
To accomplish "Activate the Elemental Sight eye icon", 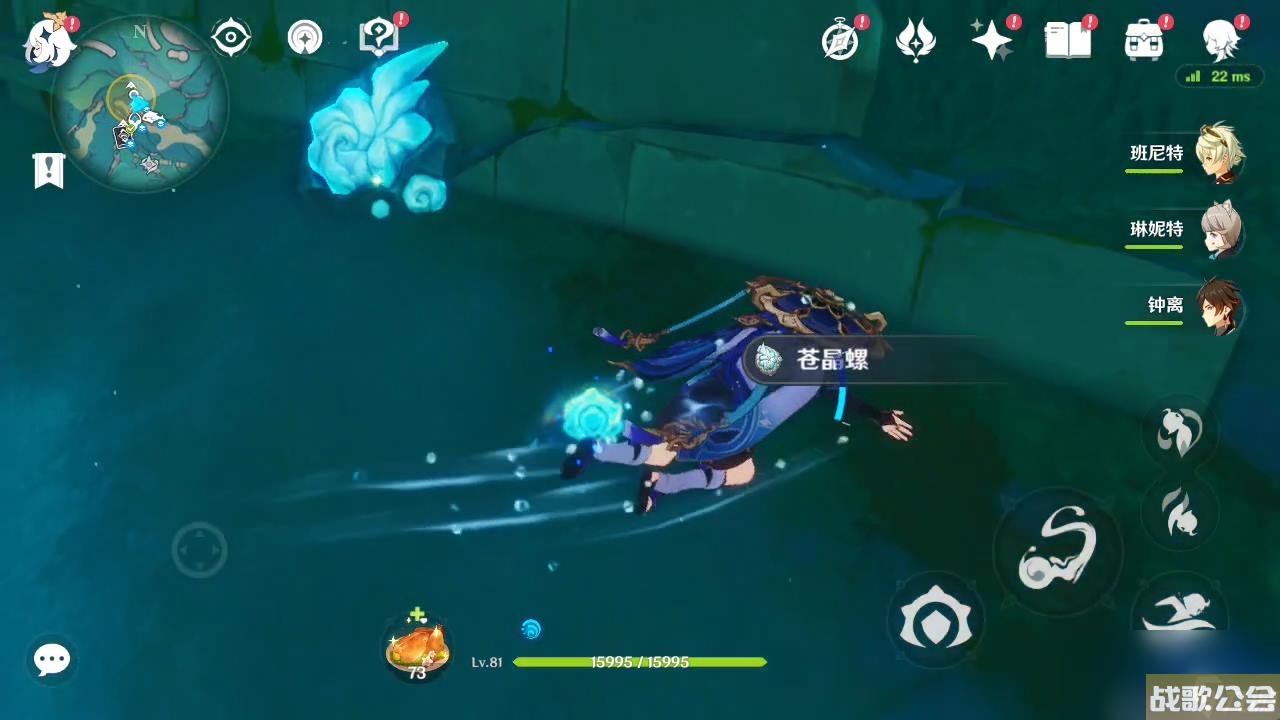I will coord(229,36).
